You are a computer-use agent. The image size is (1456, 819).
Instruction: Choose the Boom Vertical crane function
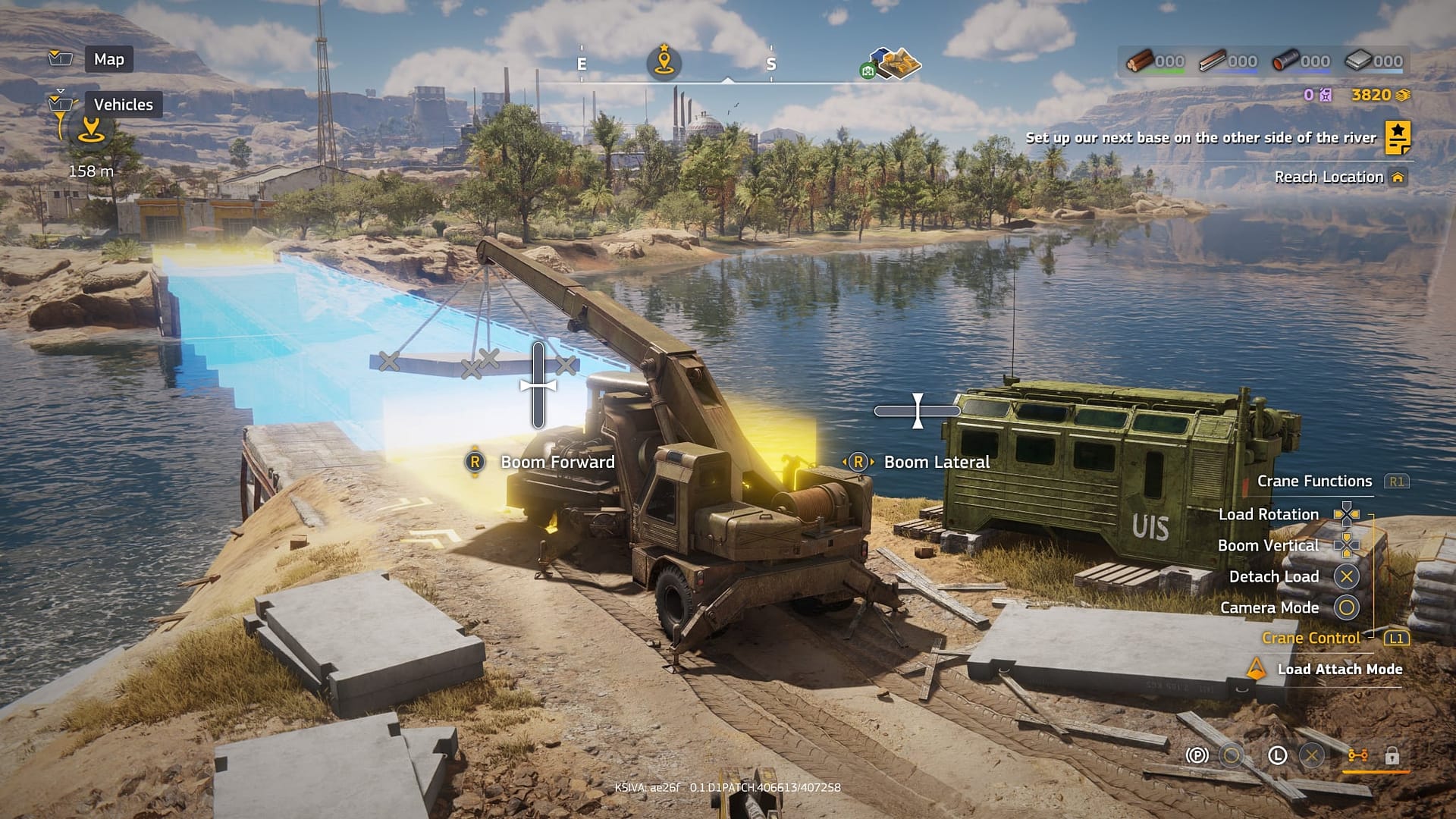[x=1268, y=545]
